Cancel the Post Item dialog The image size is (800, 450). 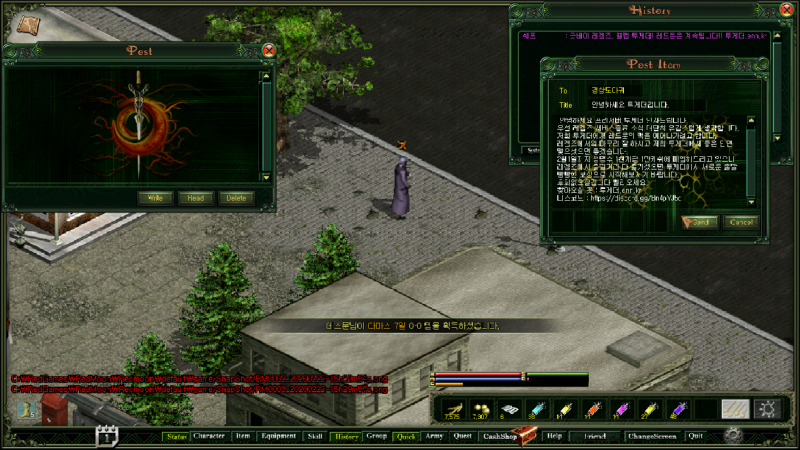click(741, 222)
